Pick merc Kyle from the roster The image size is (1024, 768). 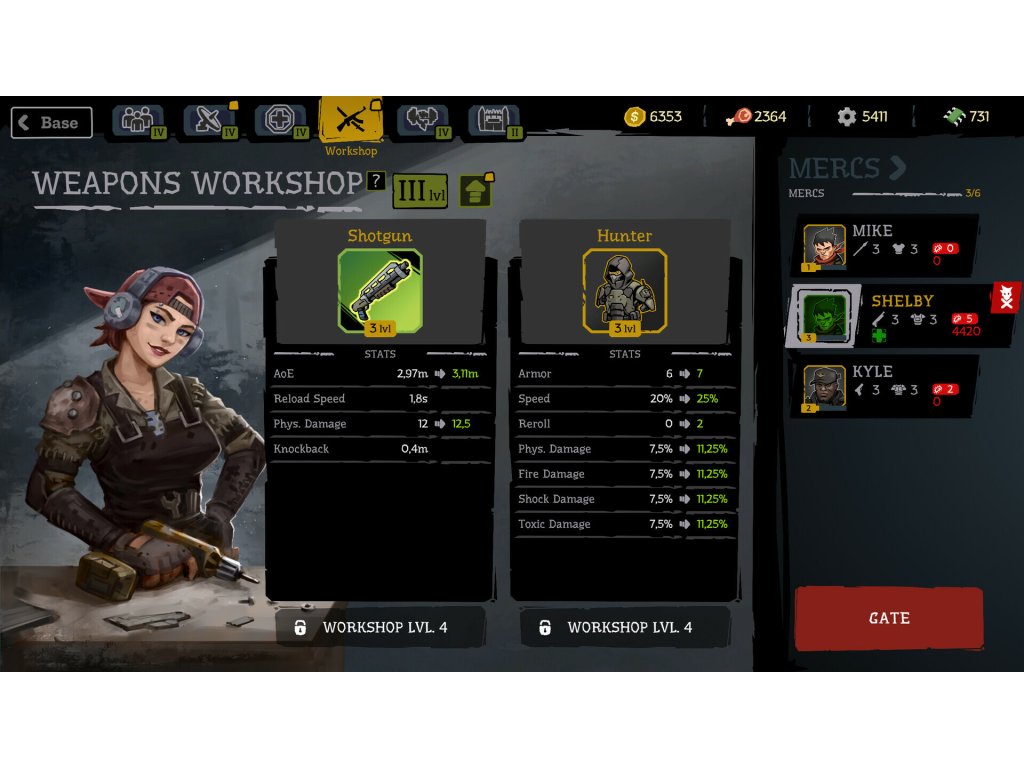880,386
